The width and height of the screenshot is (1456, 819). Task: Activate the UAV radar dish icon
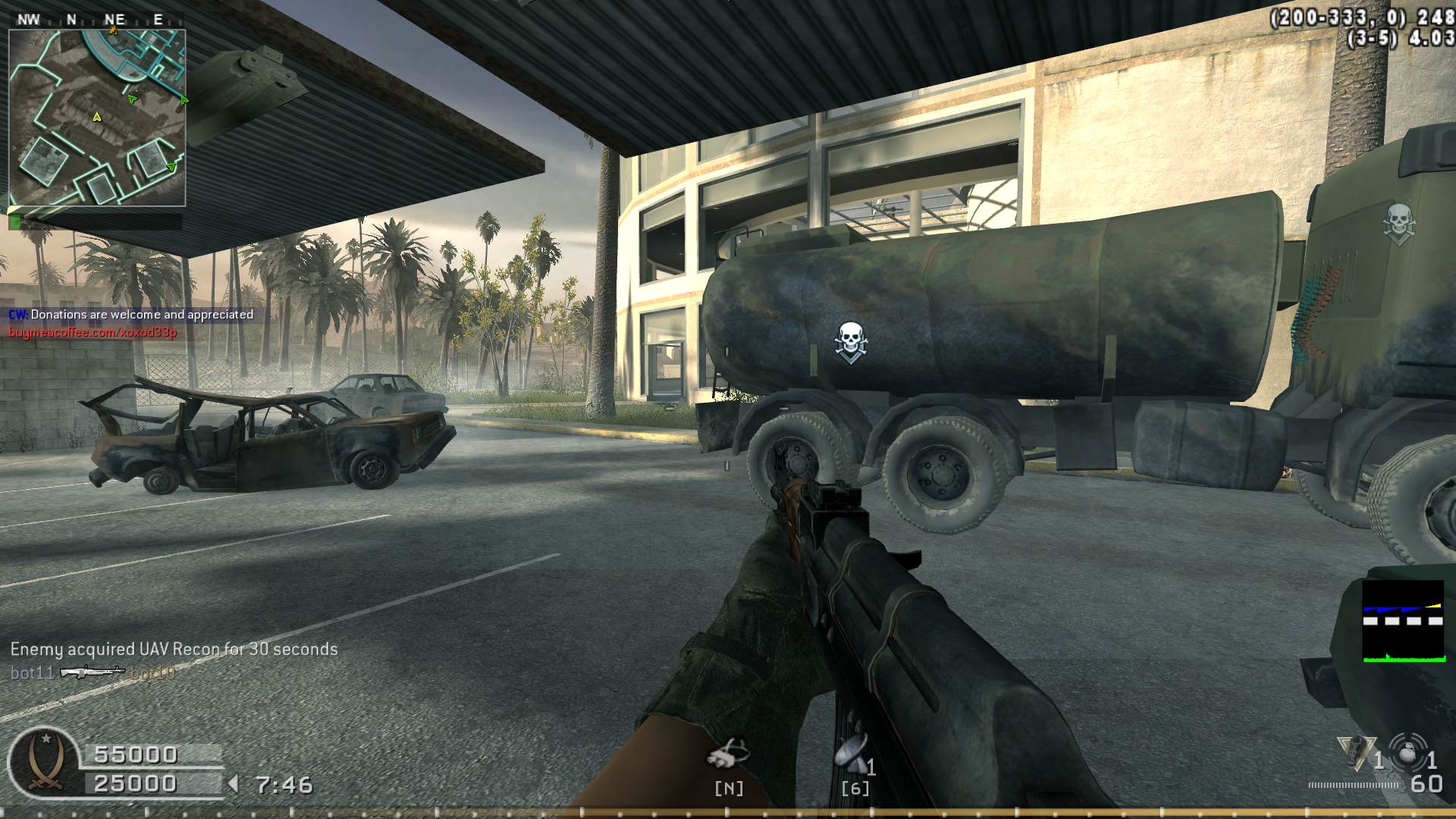pos(851,753)
